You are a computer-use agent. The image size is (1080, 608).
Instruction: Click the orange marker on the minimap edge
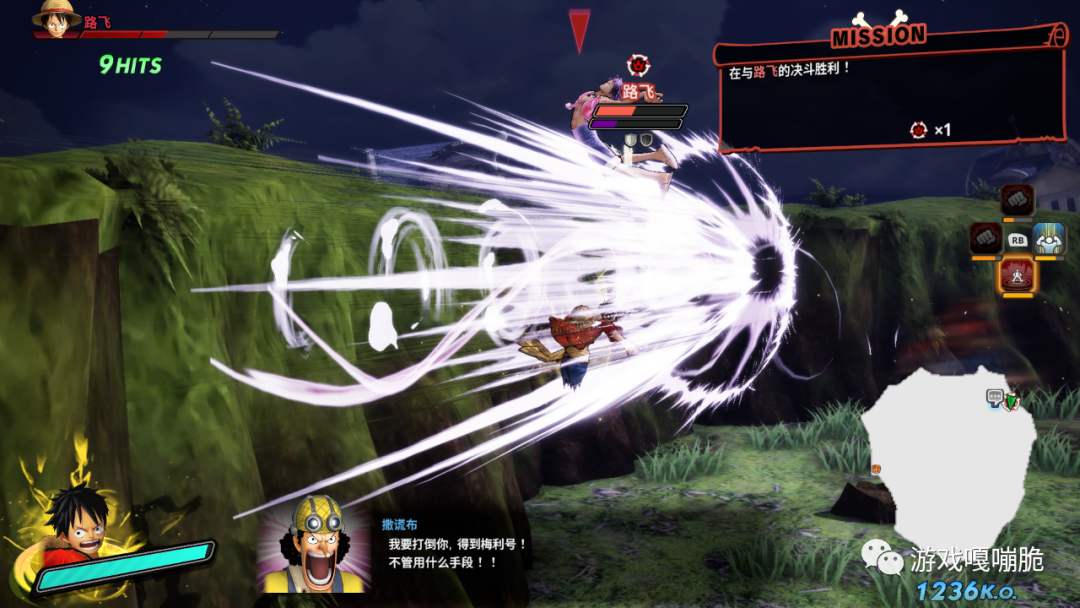(x=876, y=468)
